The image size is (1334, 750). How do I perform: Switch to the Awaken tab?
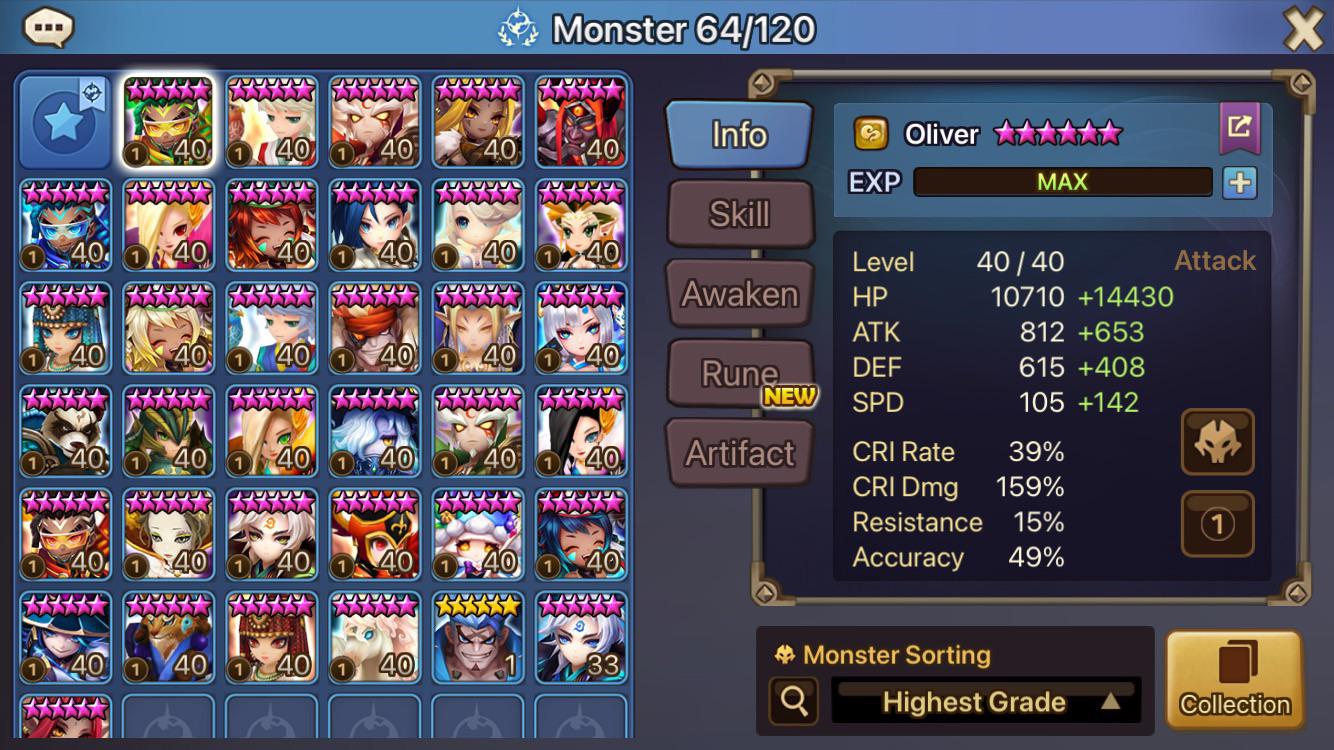740,293
